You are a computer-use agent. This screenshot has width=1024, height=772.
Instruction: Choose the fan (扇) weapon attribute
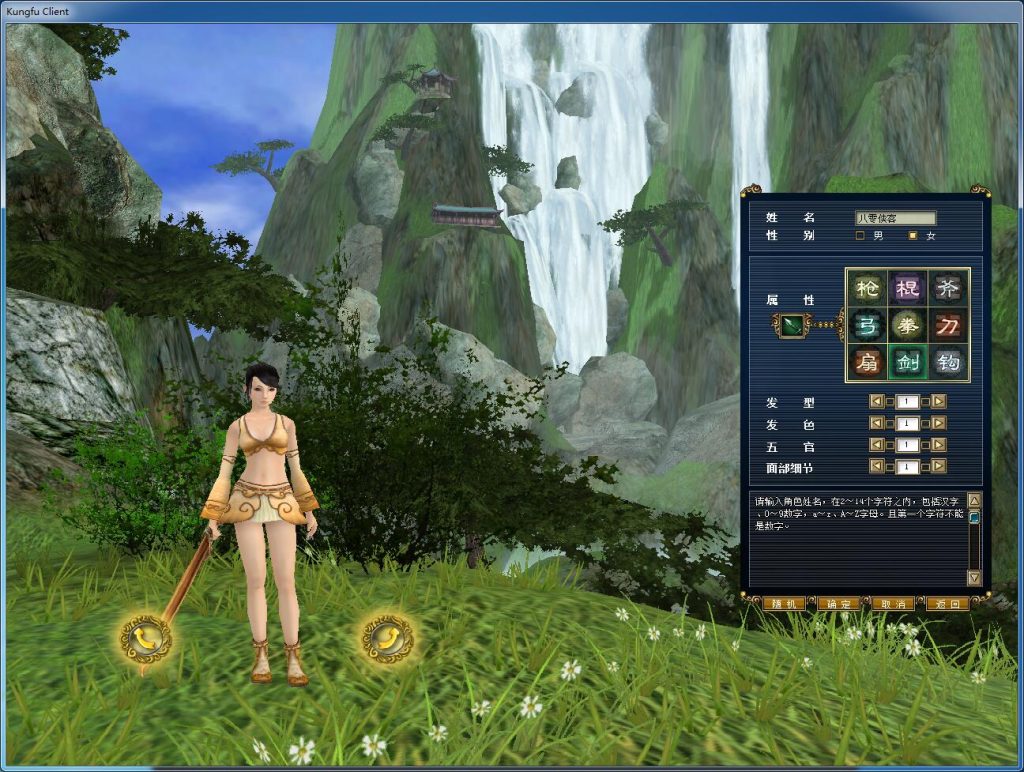(x=867, y=361)
